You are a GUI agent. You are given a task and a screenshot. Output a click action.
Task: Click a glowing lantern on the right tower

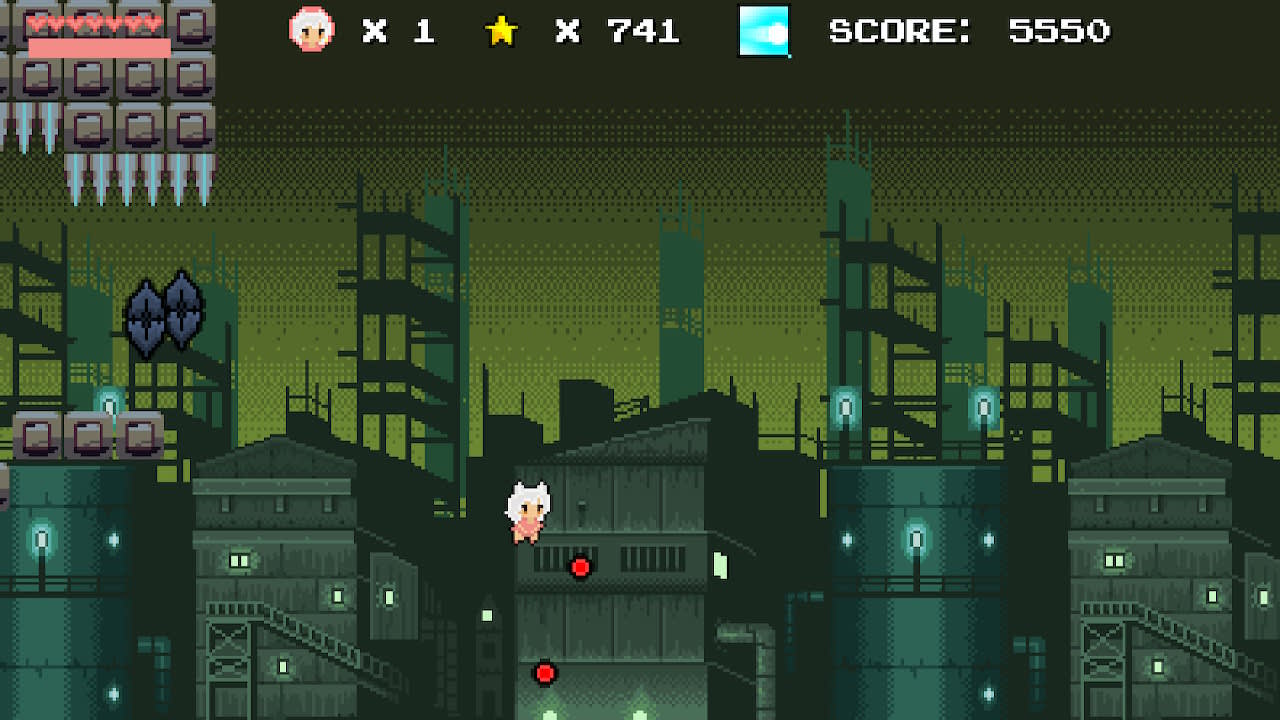[x=917, y=537]
